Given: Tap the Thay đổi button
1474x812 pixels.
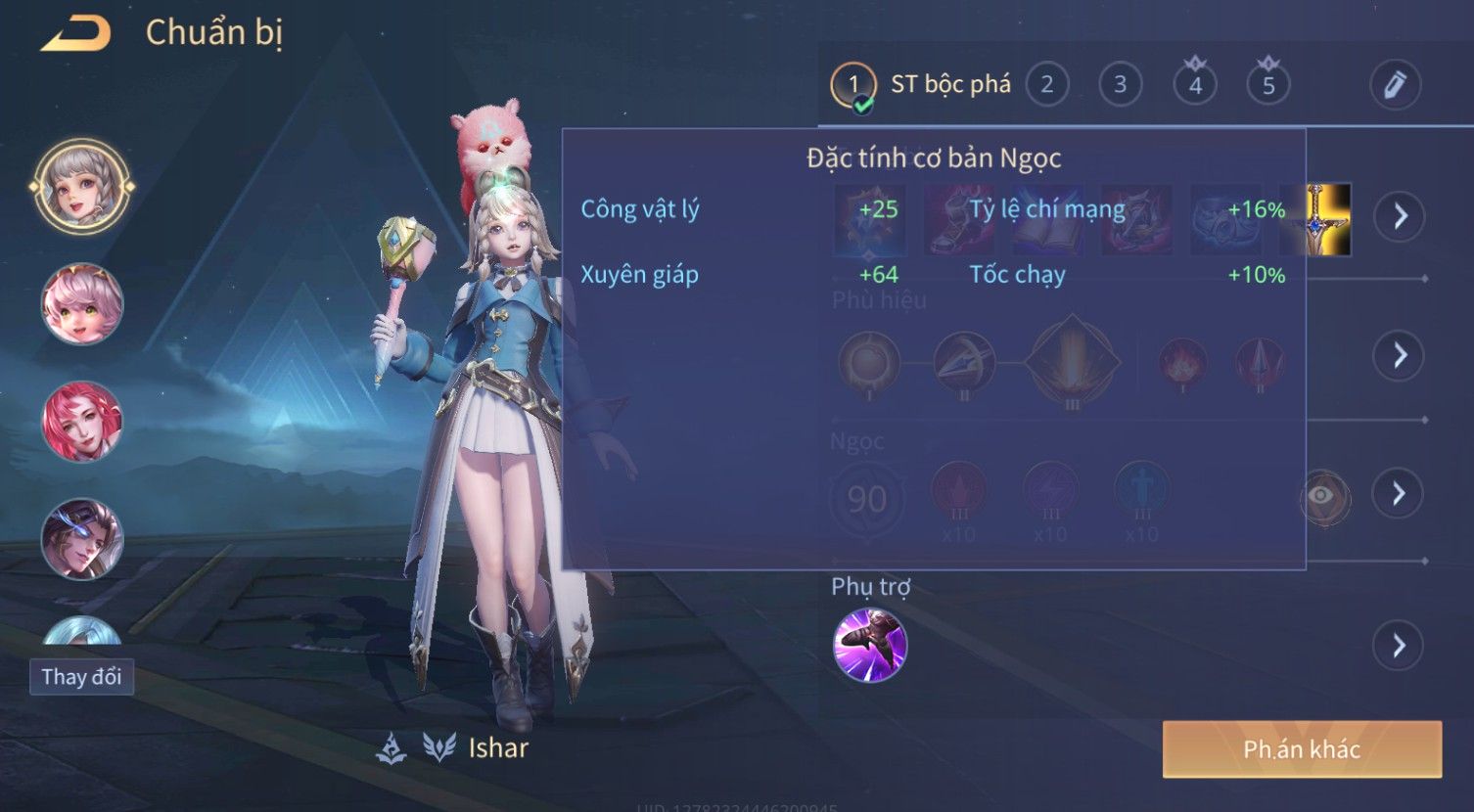Looking at the screenshot, I should (x=81, y=677).
